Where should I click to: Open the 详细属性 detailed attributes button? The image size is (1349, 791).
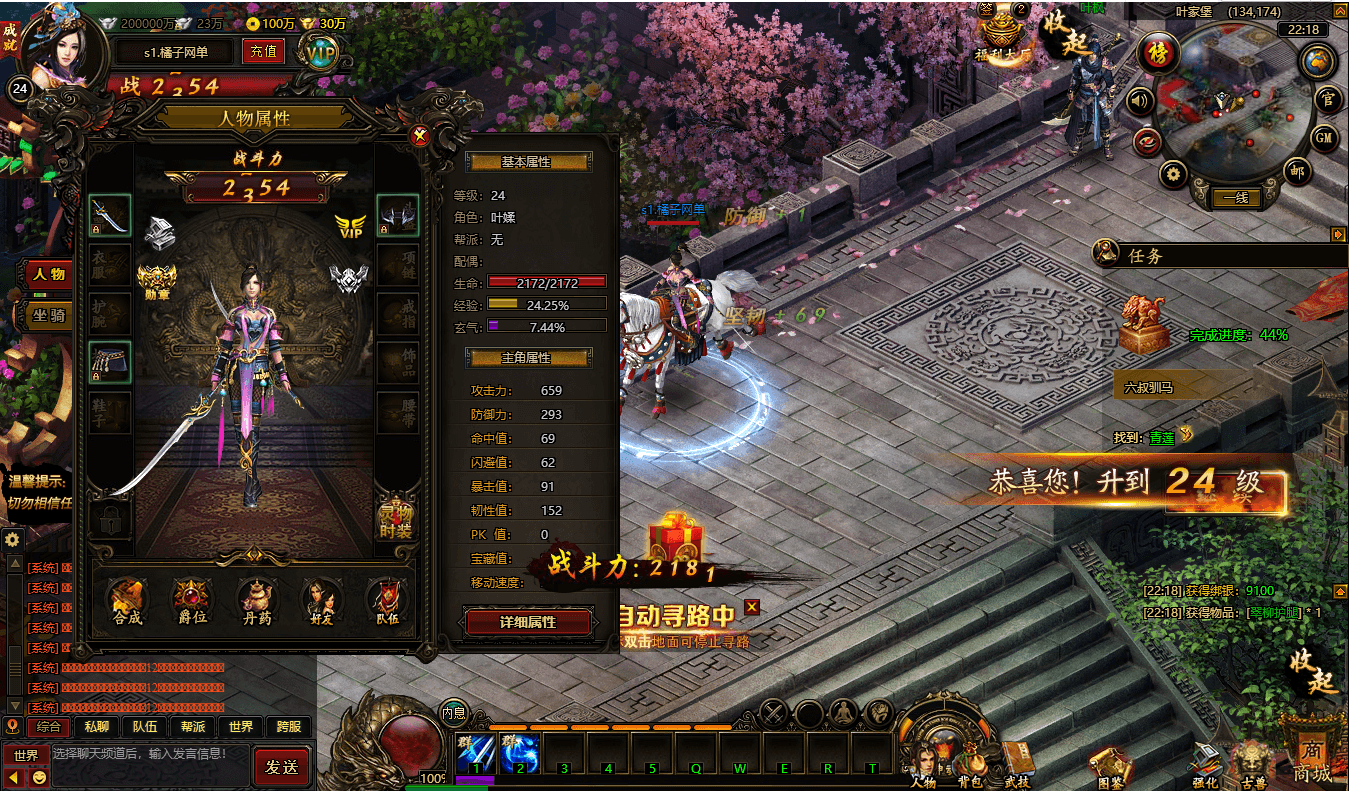(x=527, y=622)
